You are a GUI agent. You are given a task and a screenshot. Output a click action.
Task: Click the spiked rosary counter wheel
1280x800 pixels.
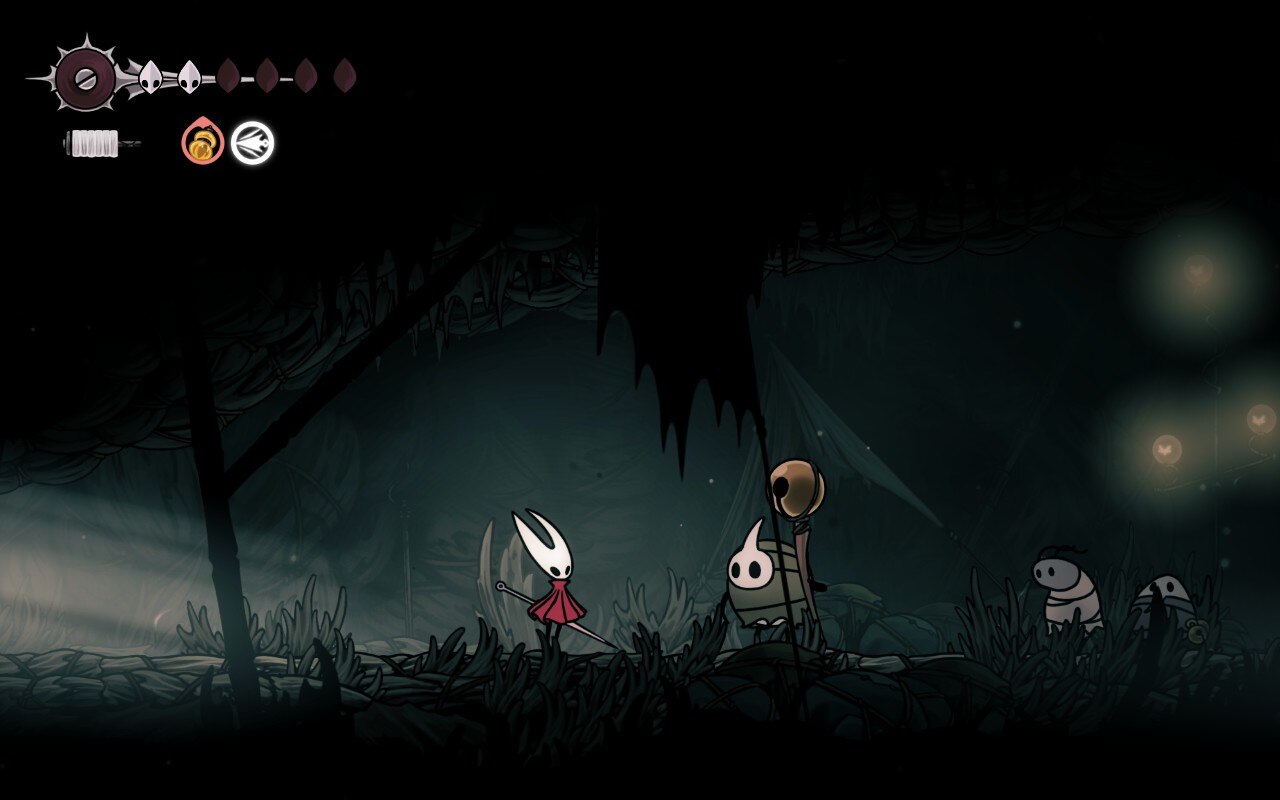point(85,78)
